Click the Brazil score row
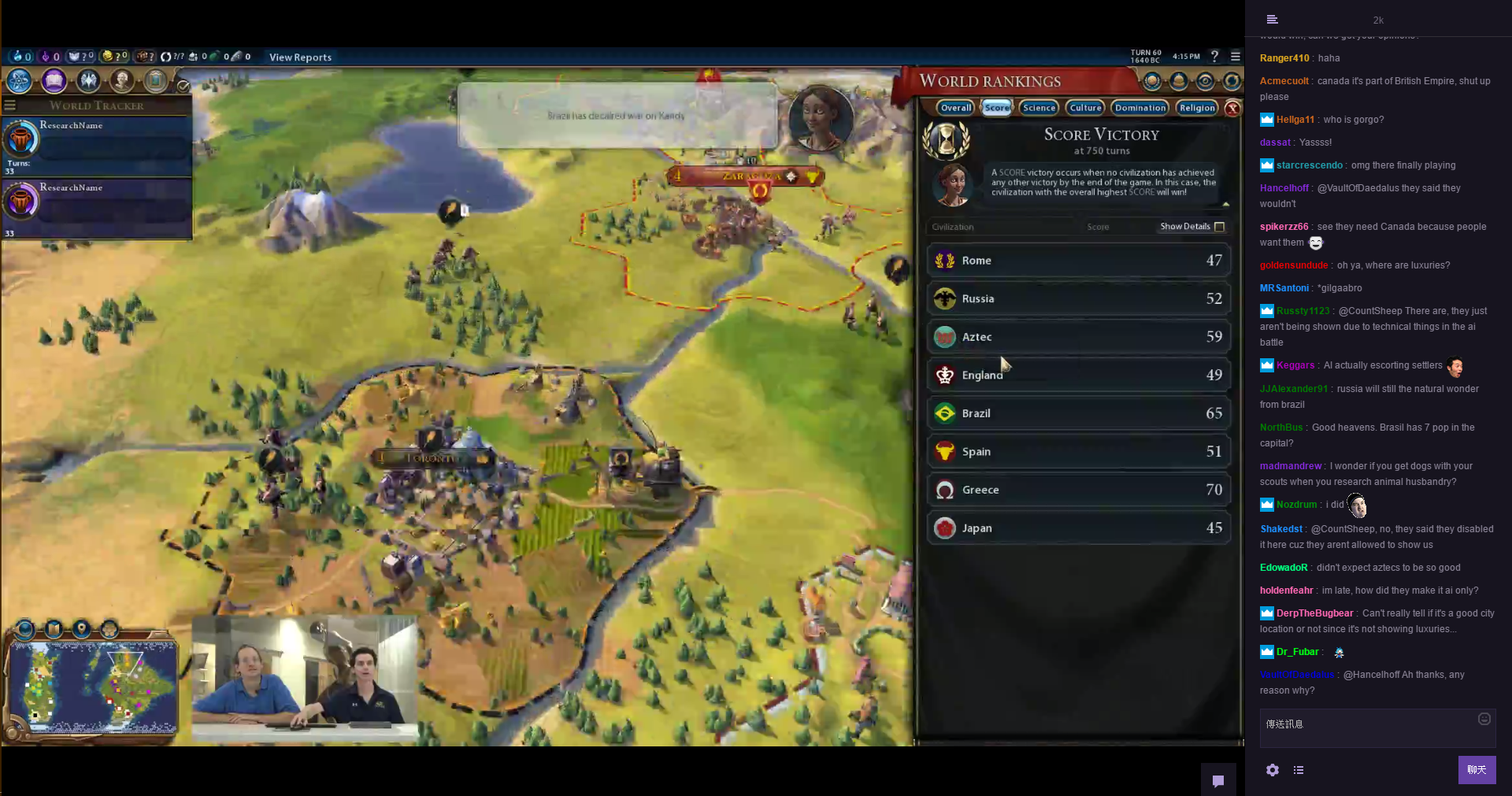 (x=1078, y=413)
